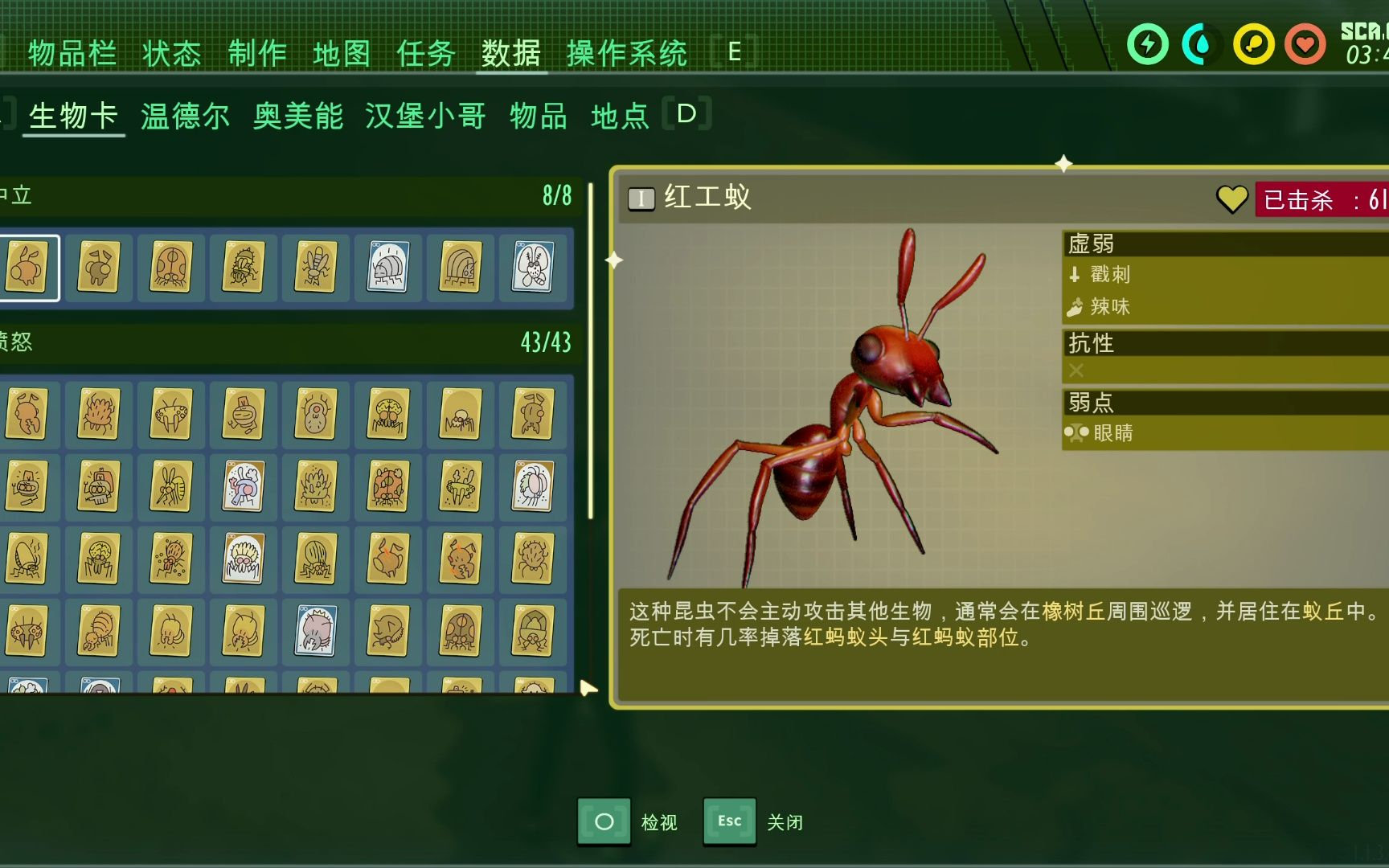Open the 温德尔 data tab
Viewport: 1389px width, 868px height.
186,115
